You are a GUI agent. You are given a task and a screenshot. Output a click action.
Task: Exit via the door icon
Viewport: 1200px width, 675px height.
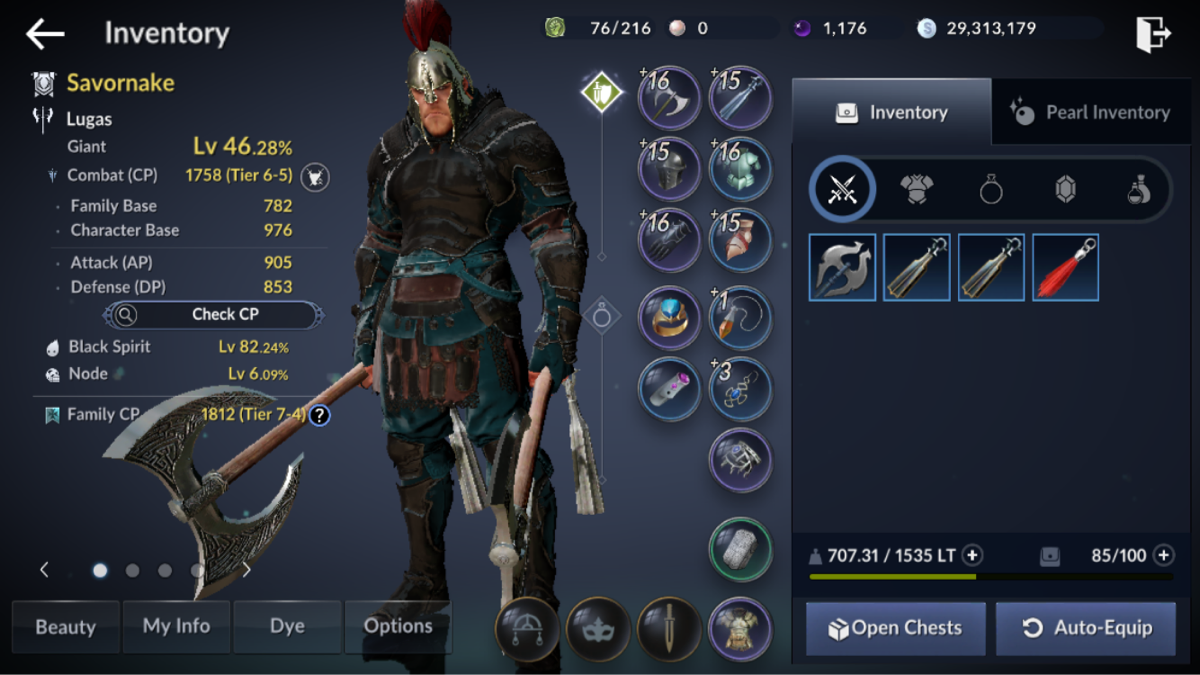tap(1153, 34)
